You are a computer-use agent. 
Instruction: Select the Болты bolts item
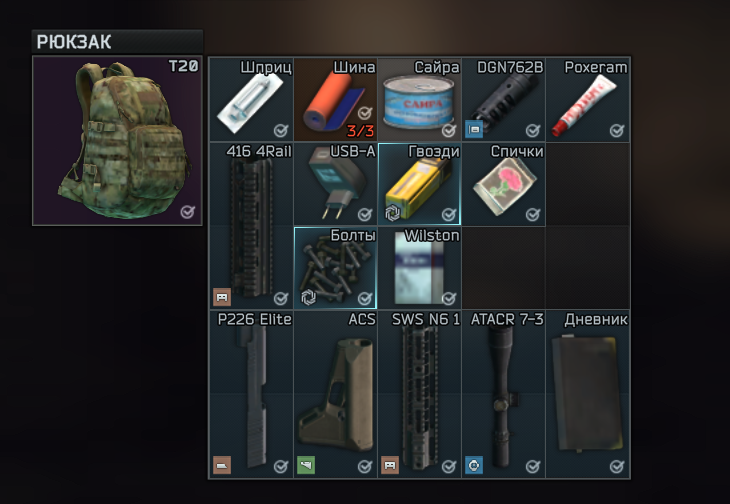335,268
